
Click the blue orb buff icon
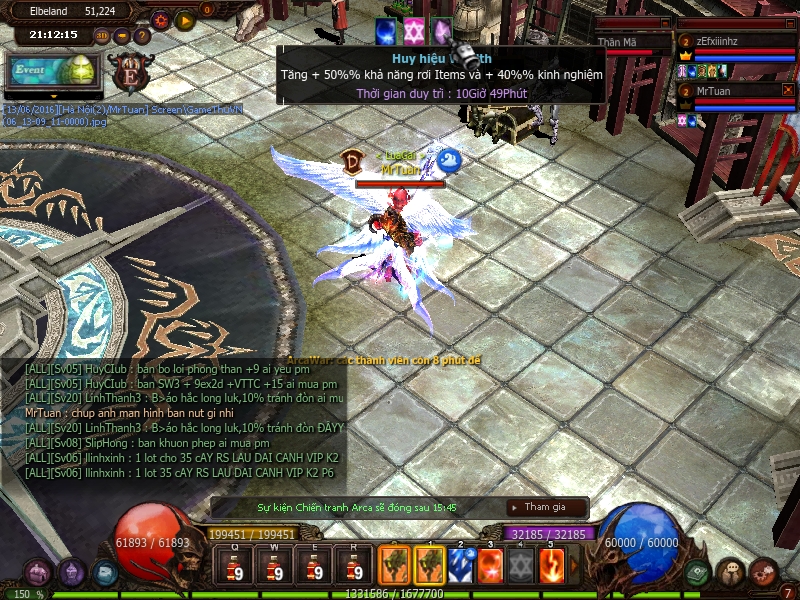pos(386,30)
